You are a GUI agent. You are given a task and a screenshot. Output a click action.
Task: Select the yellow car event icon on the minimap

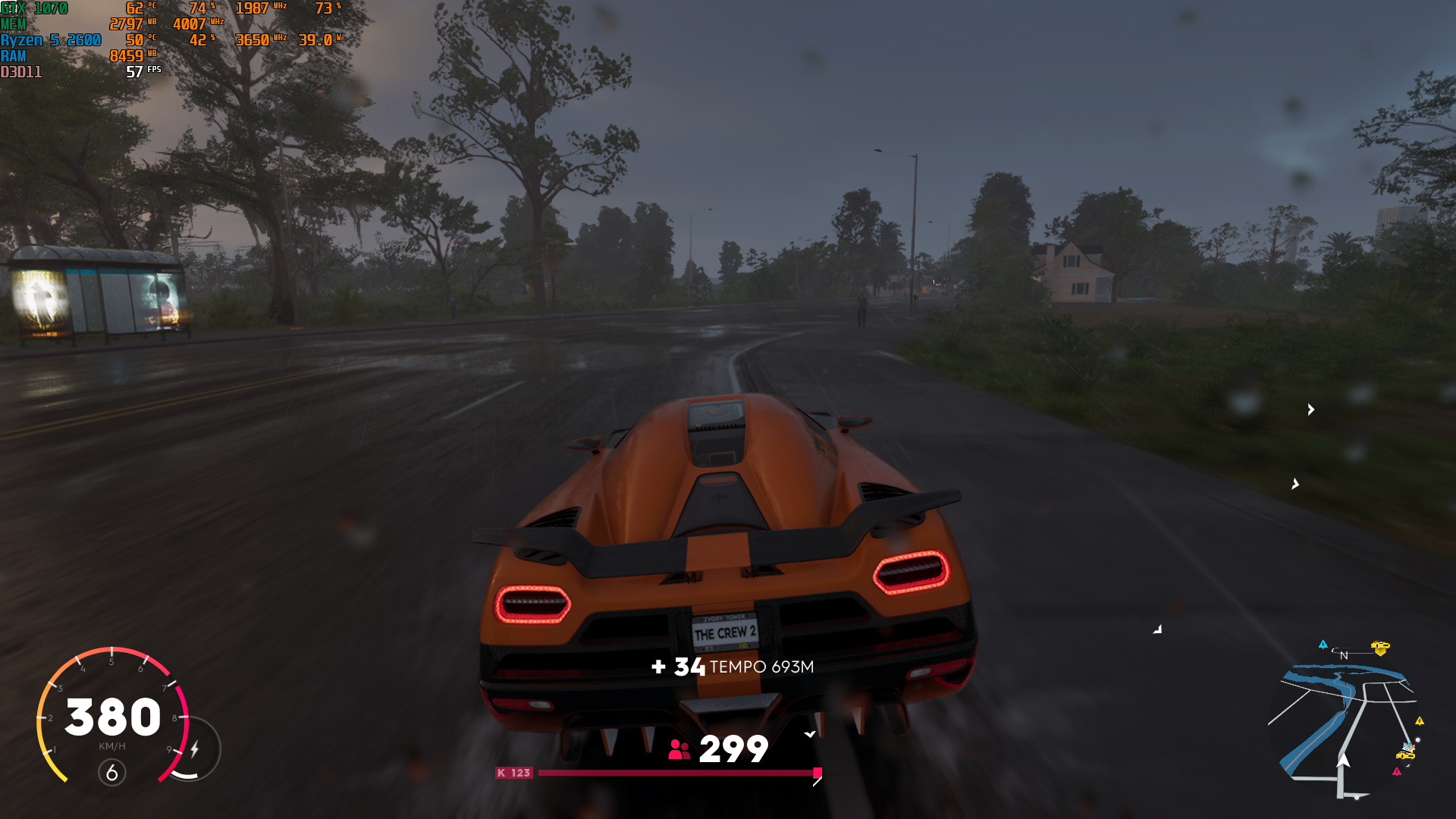tap(1380, 646)
